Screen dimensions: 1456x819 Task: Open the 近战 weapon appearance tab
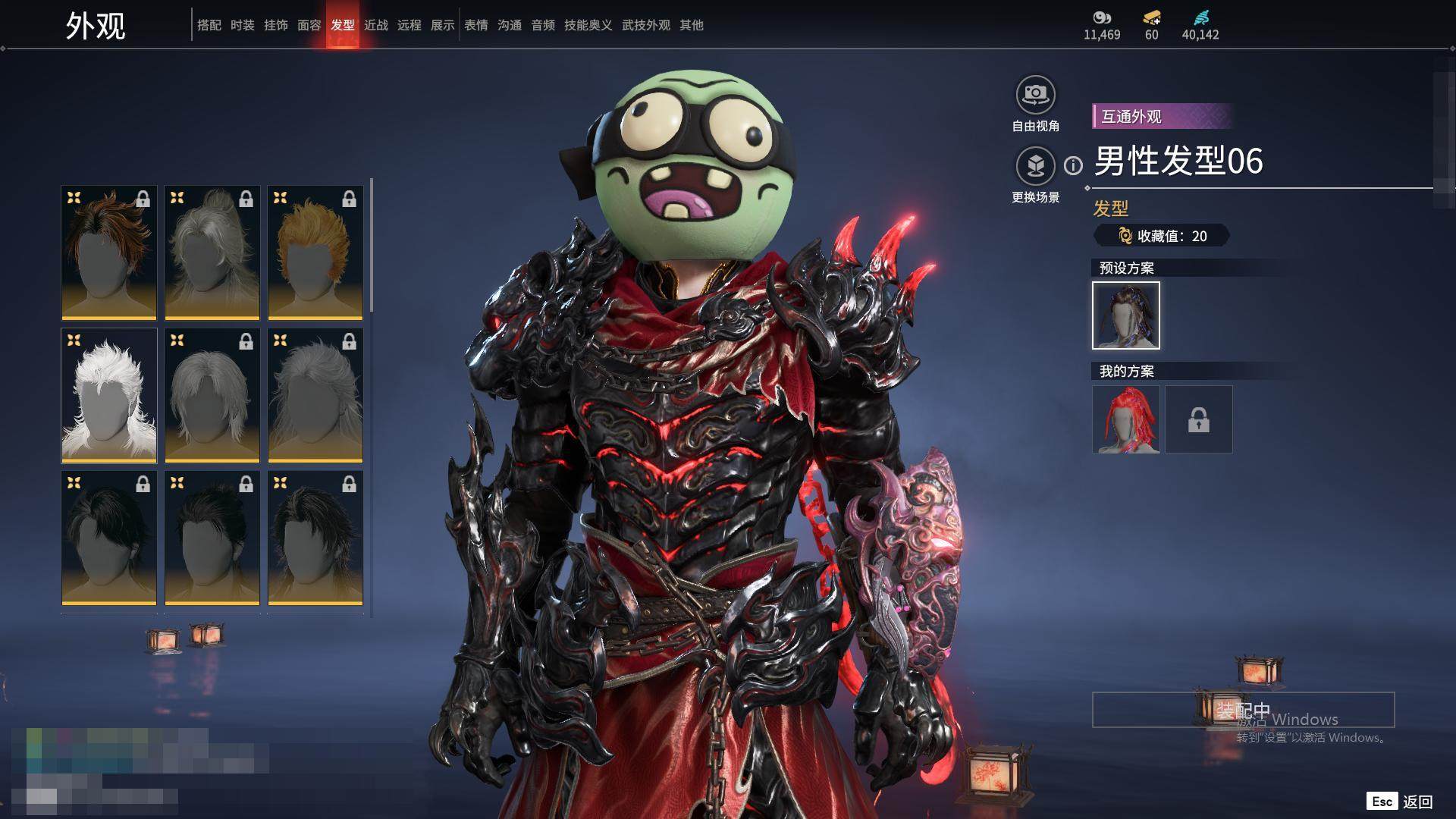tap(376, 25)
